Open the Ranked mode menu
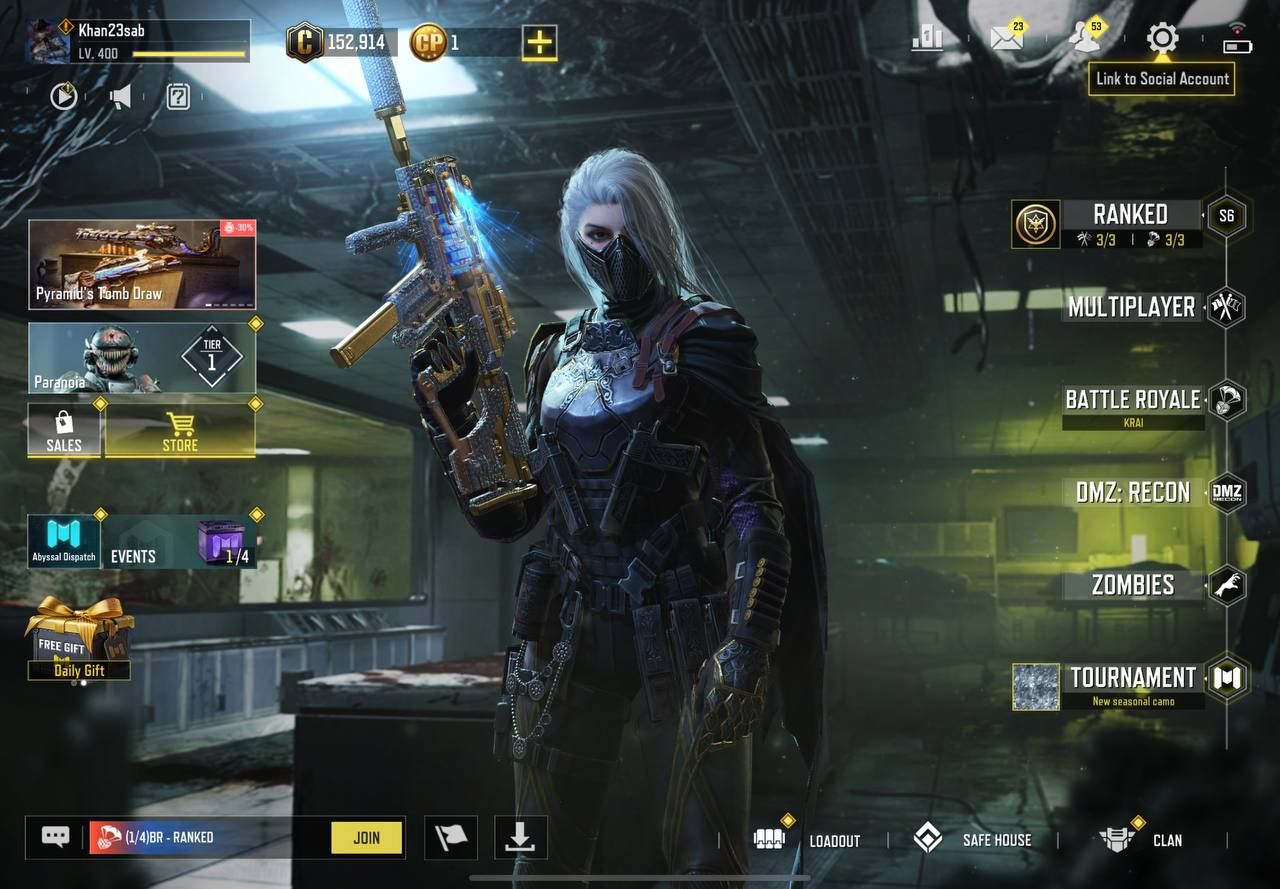 coord(1130,215)
